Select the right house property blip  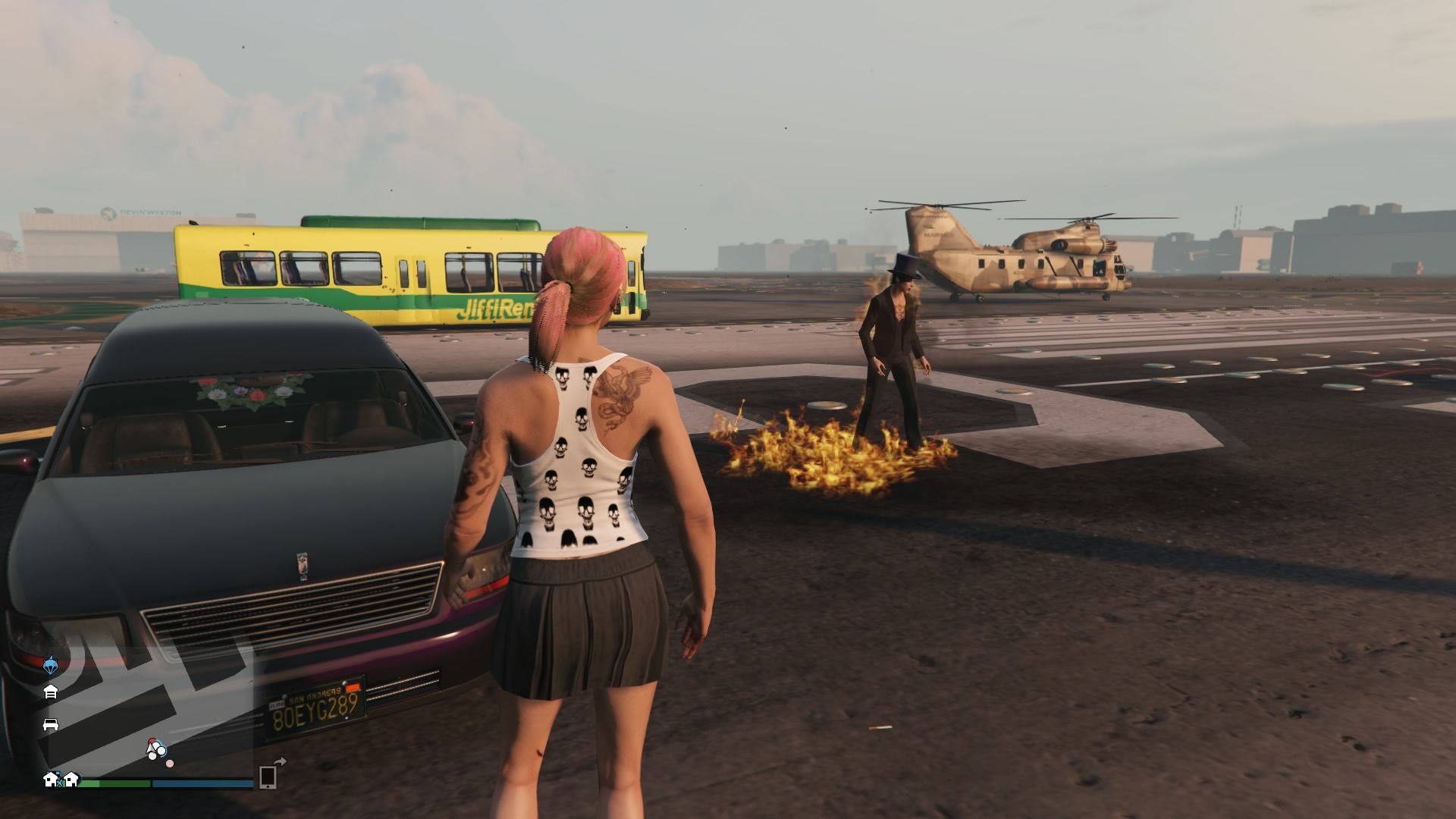(x=71, y=780)
